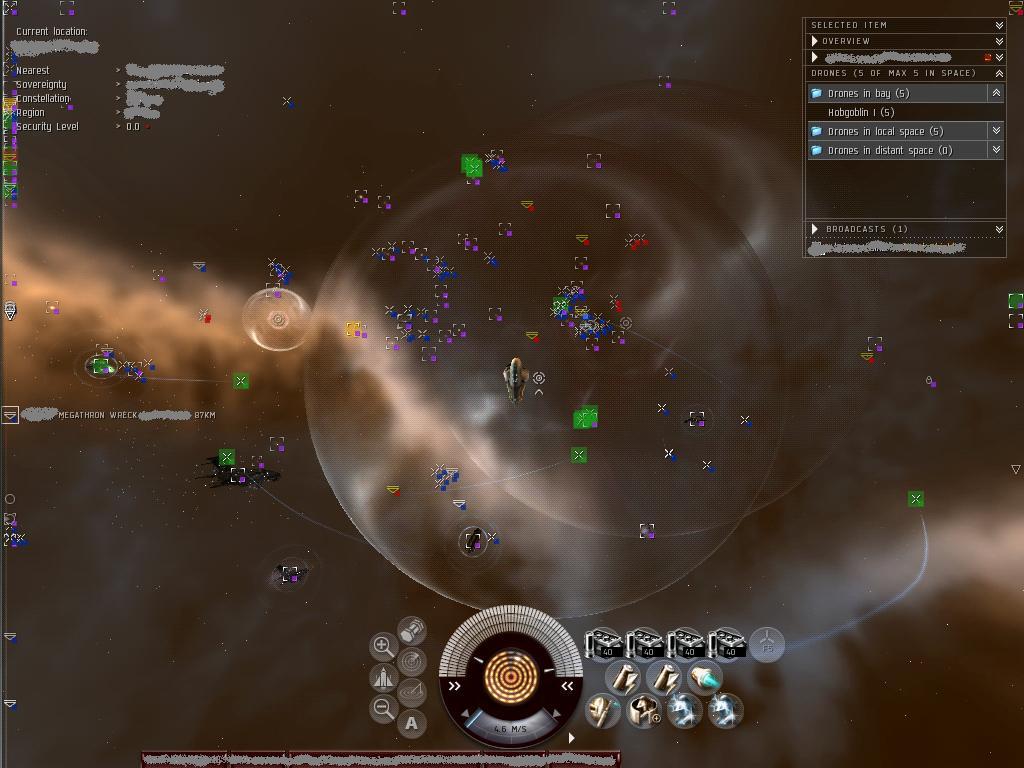
Task: Activate the scanner radar button
Action: [411, 661]
